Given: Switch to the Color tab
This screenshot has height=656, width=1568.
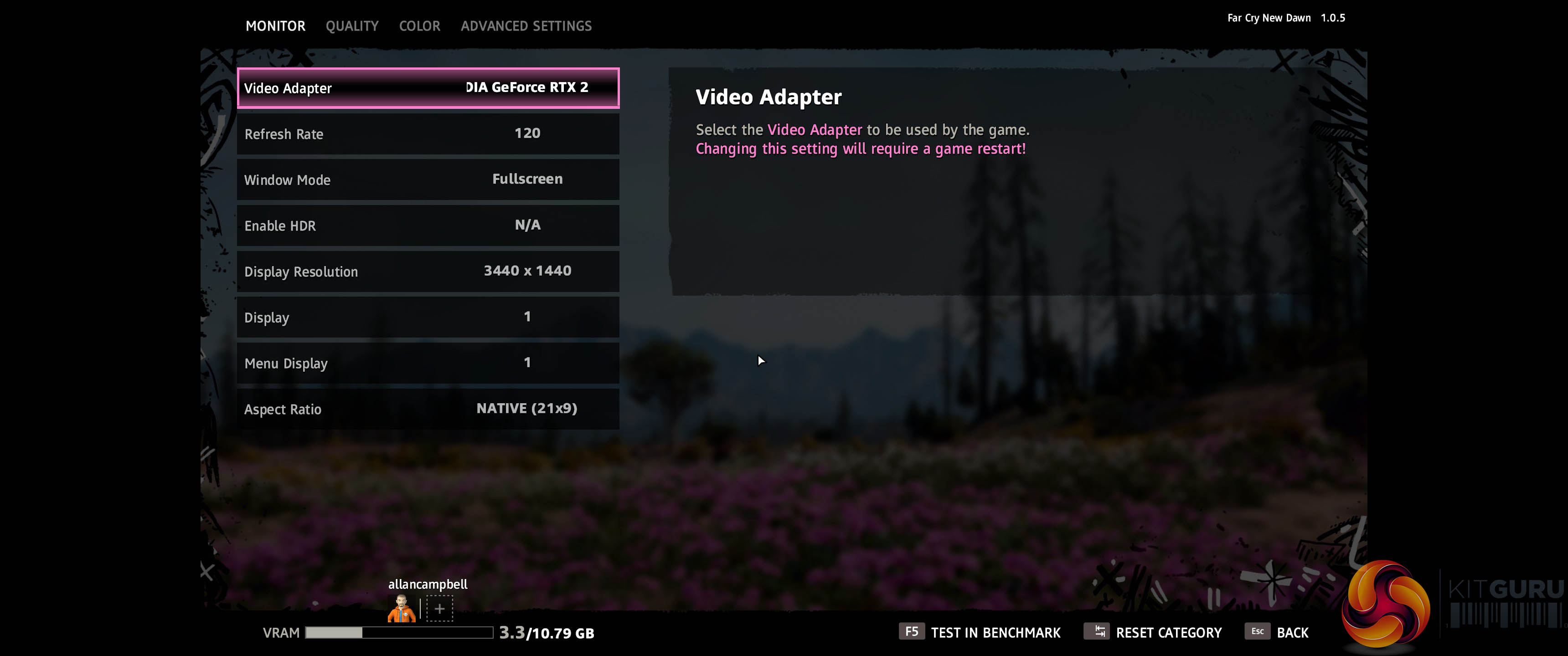Looking at the screenshot, I should pos(419,26).
